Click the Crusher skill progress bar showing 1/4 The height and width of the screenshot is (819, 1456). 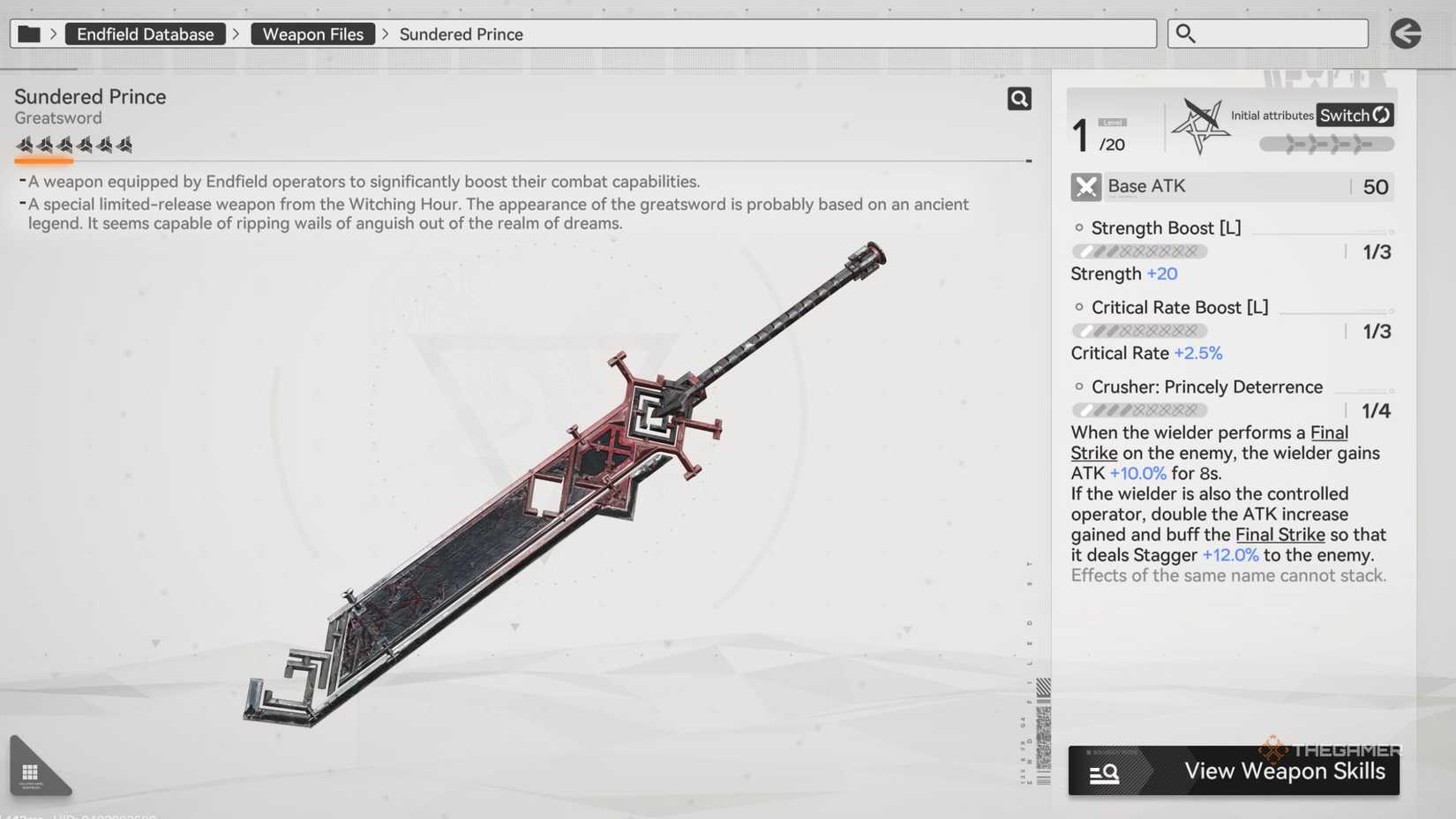pos(1139,409)
